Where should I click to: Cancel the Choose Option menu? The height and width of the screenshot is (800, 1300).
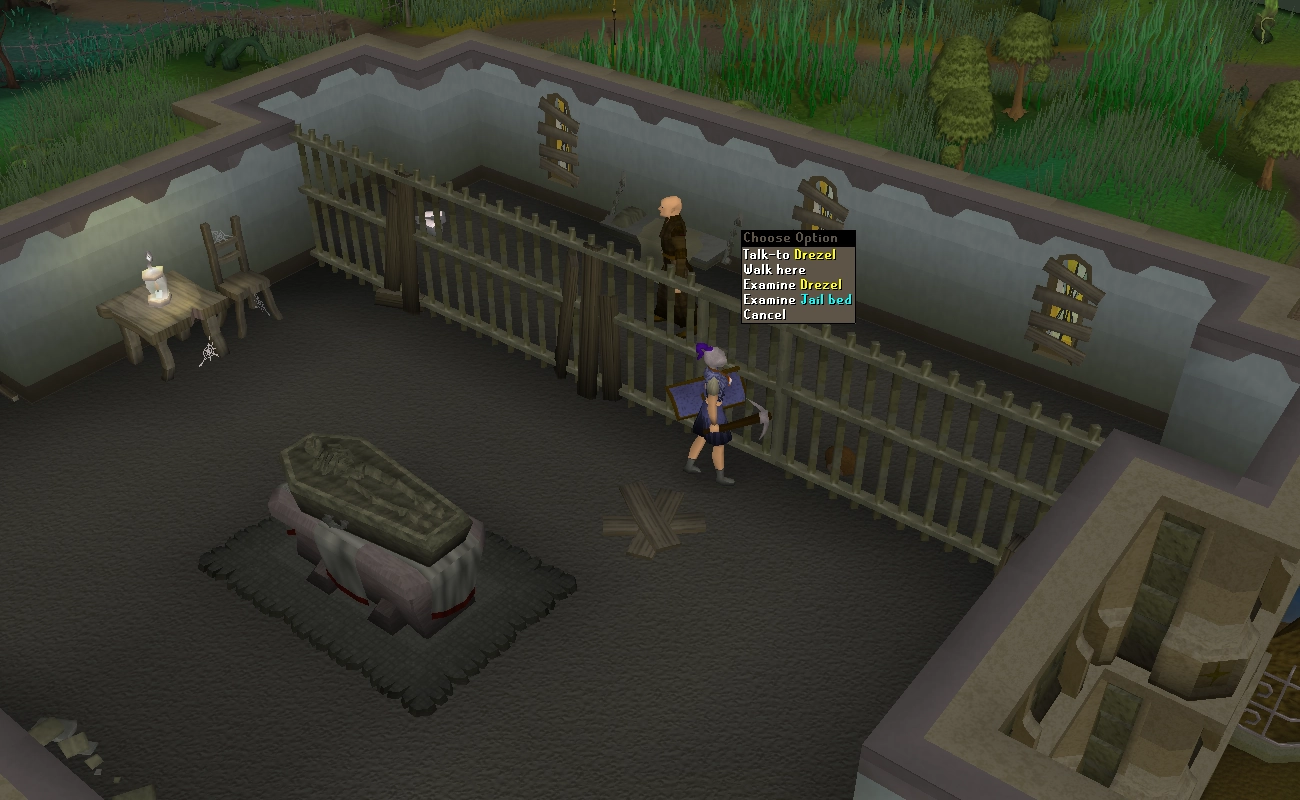click(764, 315)
